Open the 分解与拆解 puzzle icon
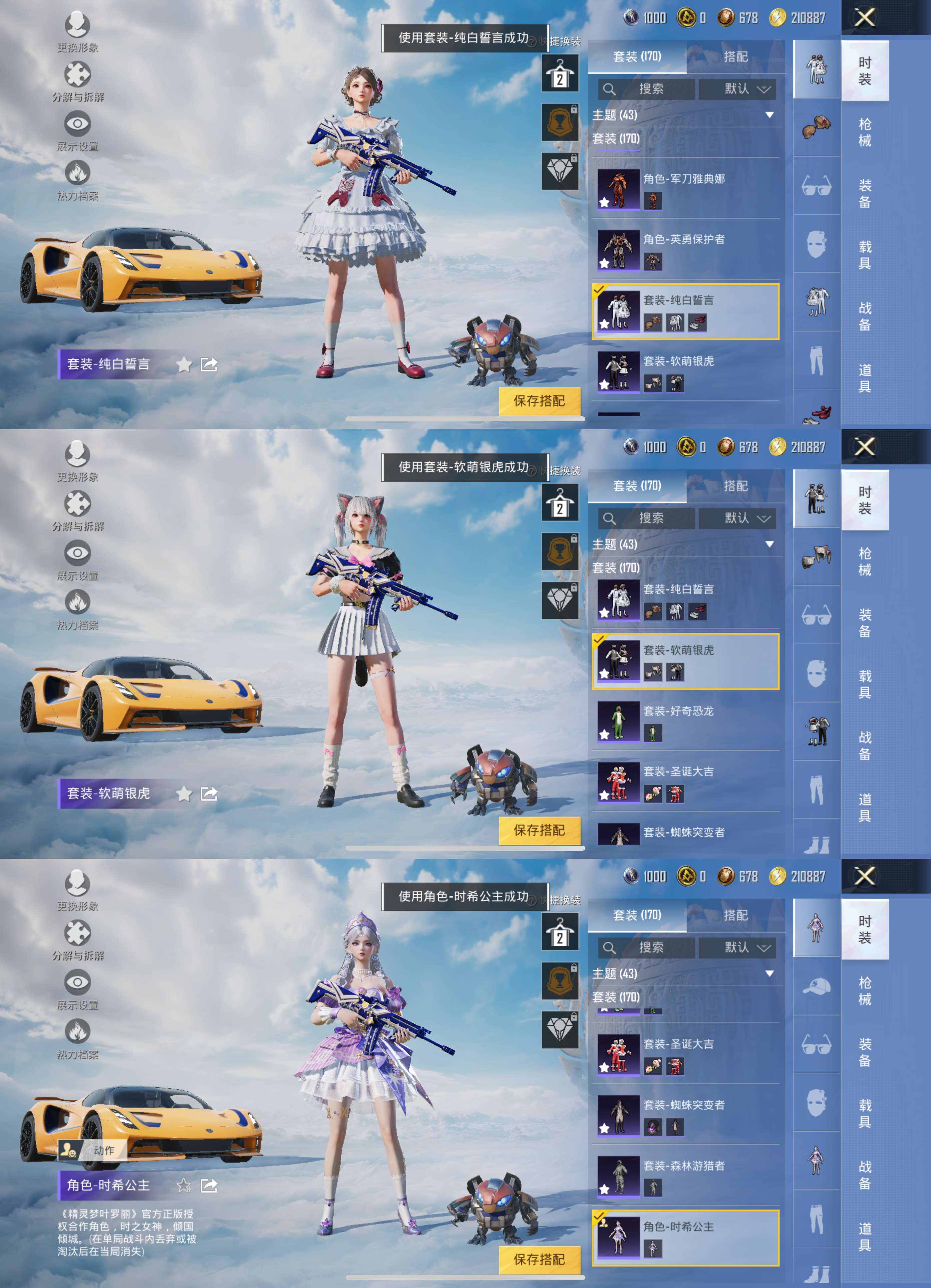The width and height of the screenshot is (931, 1288). [78, 74]
